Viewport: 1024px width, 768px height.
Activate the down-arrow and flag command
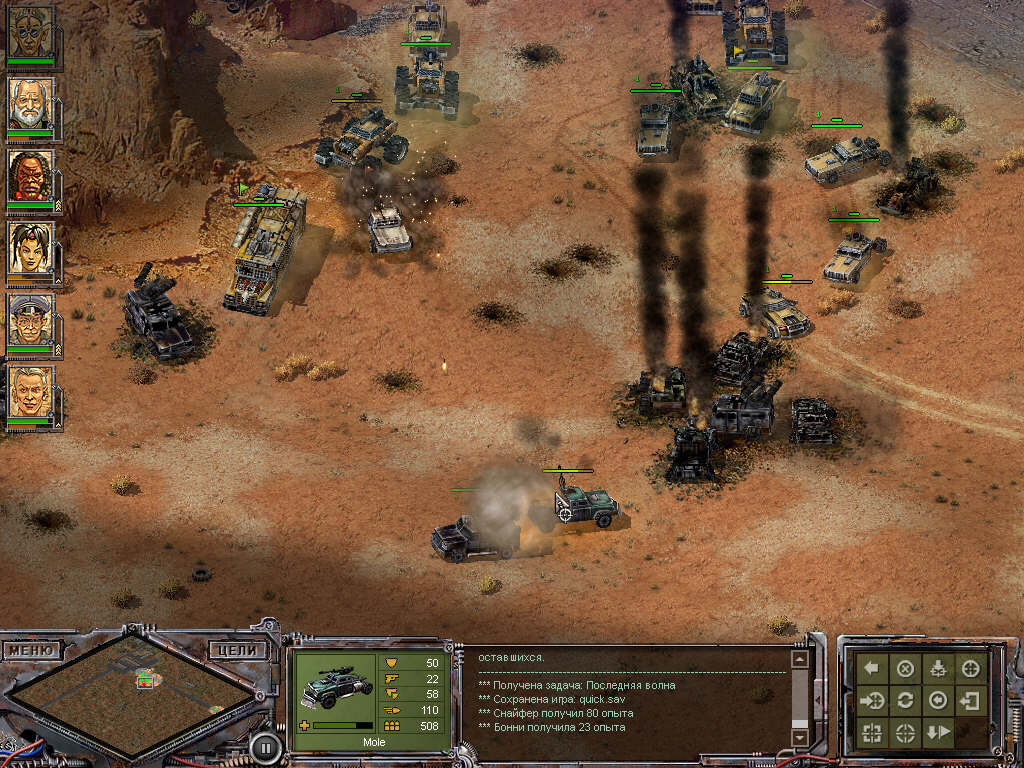pos(938,732)
